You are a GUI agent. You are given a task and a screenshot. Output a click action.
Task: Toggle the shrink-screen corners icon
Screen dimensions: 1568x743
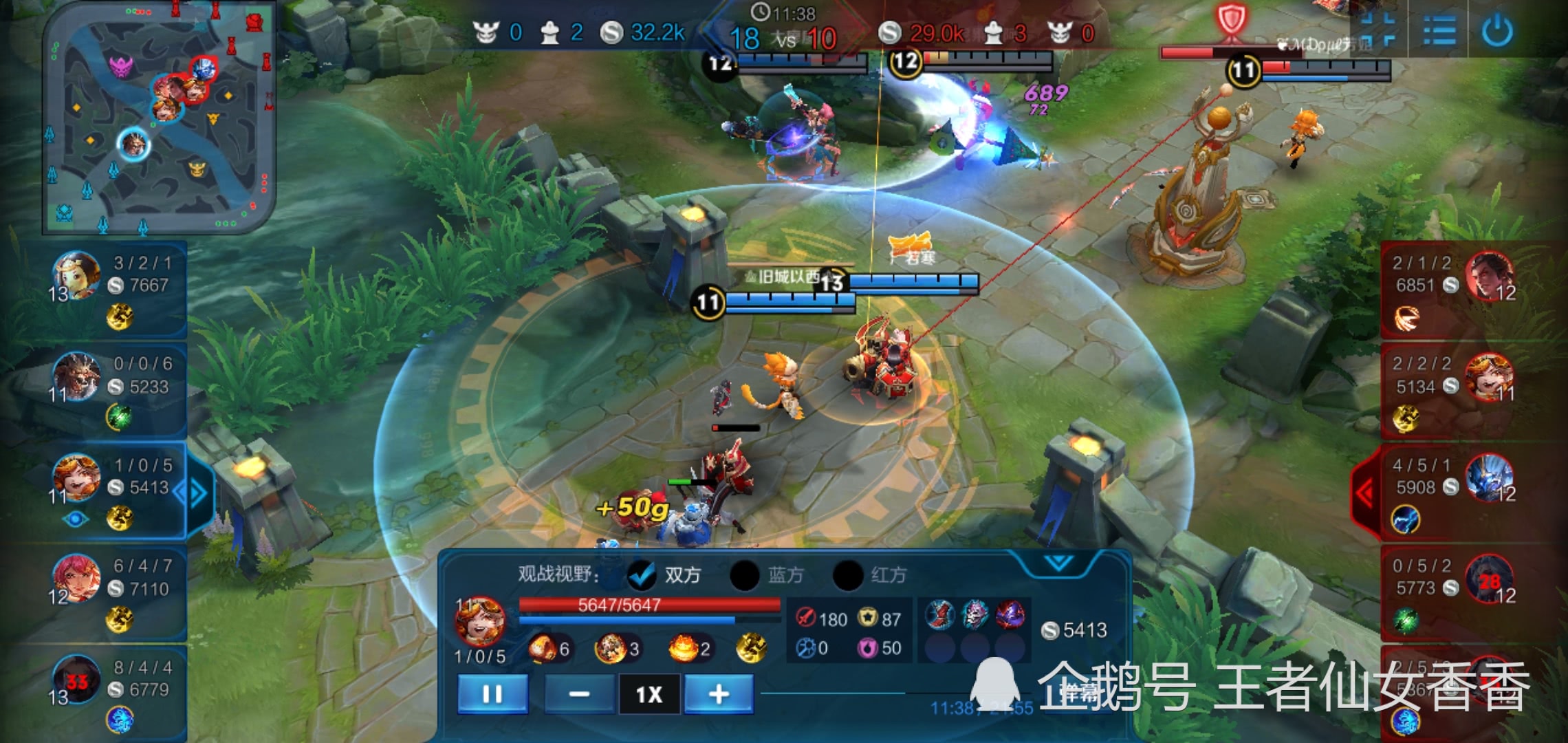coord(1378,31)
